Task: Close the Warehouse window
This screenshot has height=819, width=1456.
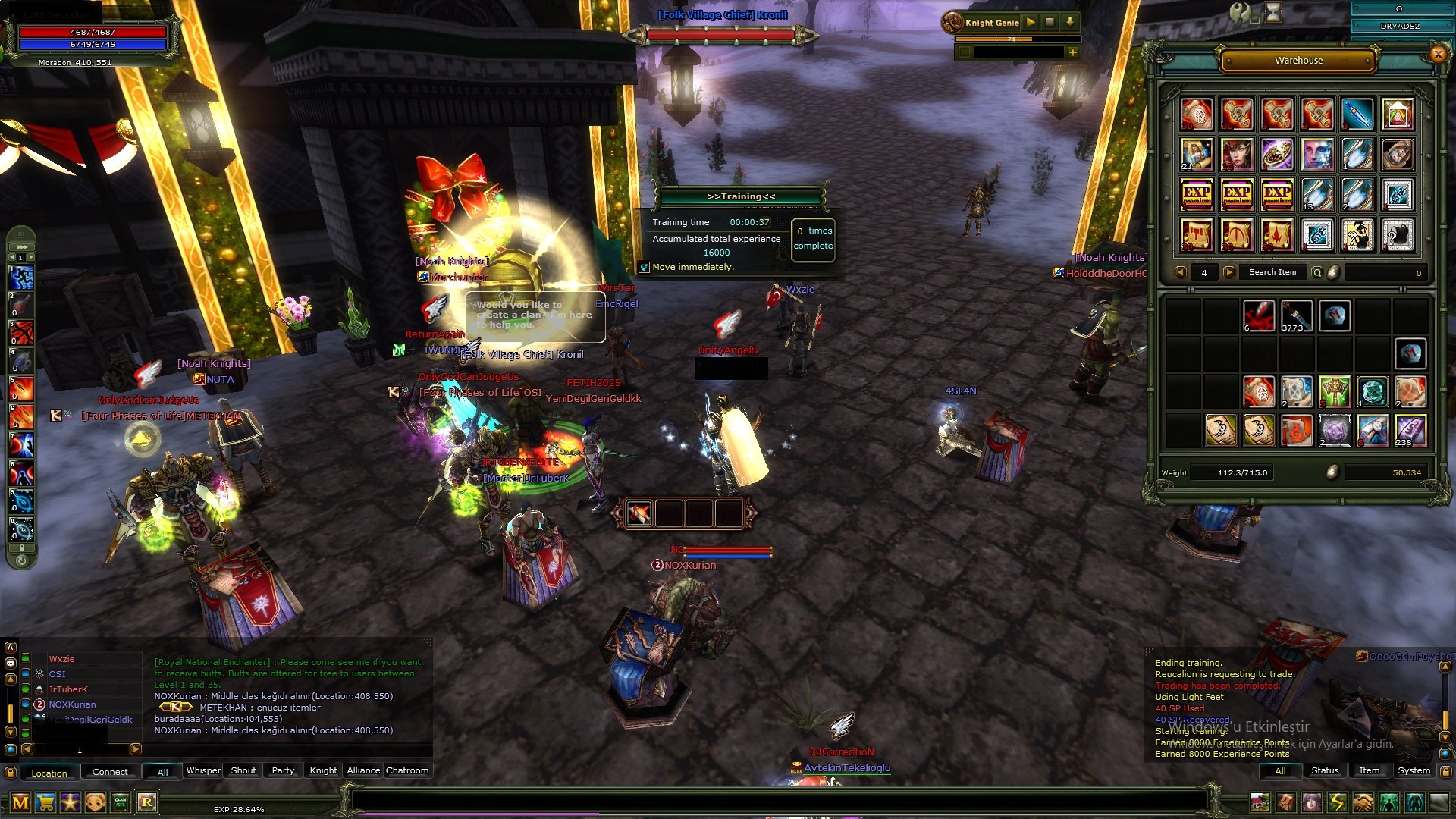Action: 1437,54
